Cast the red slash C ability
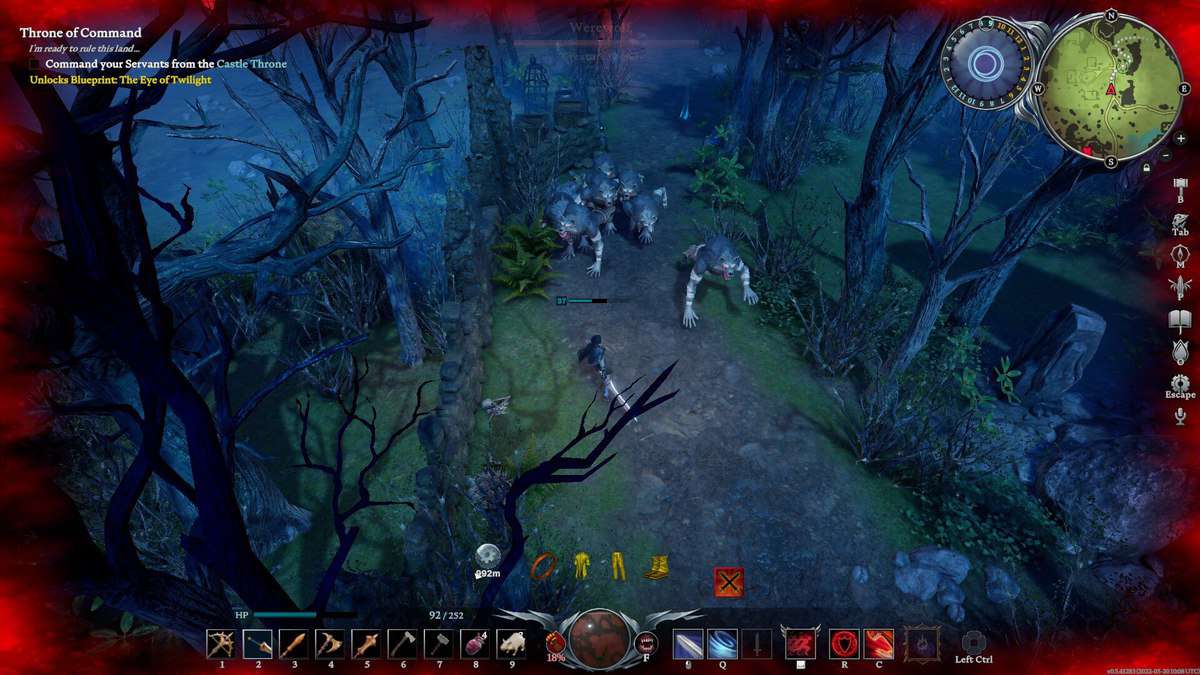This screenshot has width=1200, height=675. pos(879,643)
